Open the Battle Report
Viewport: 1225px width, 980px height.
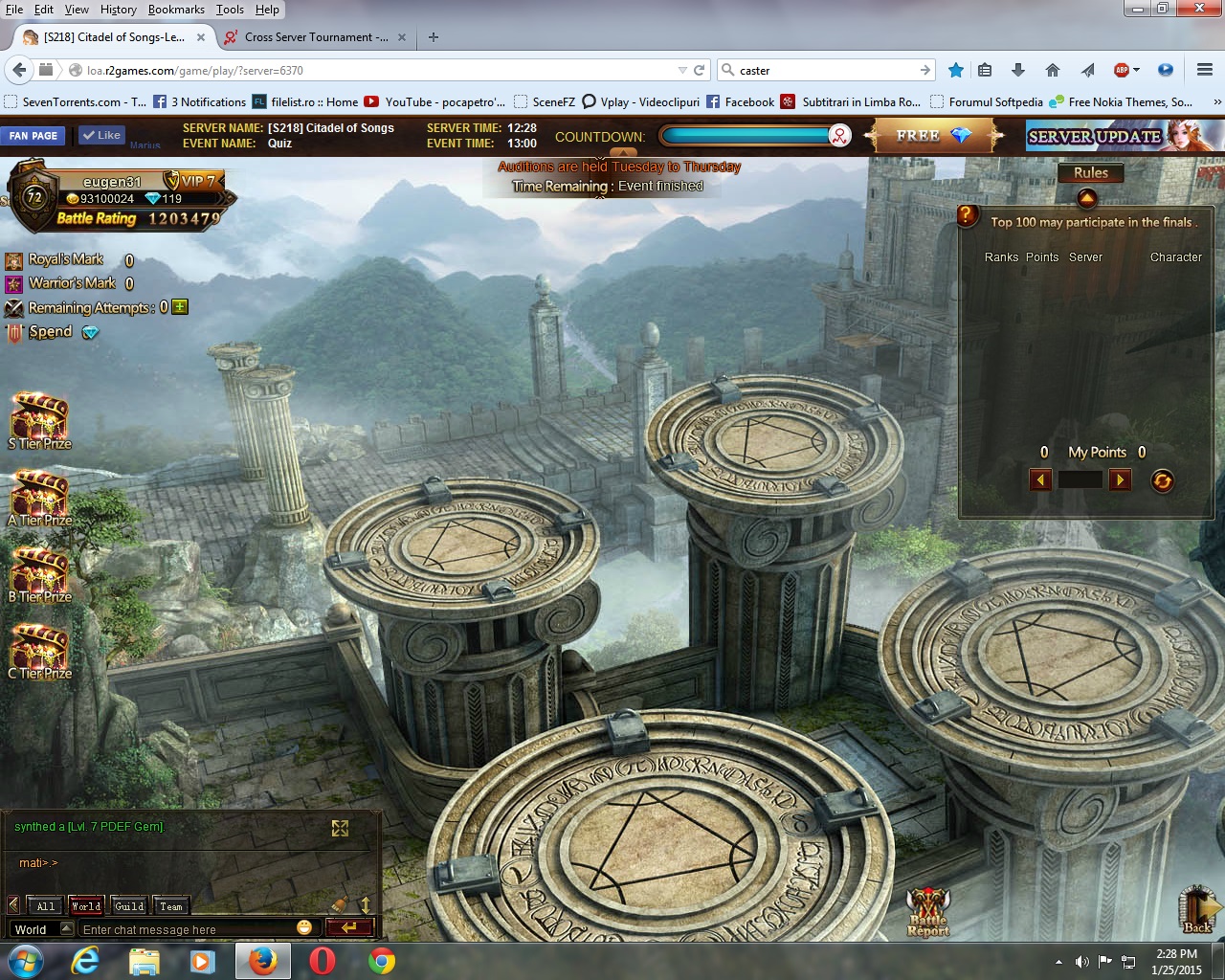click(928, 911)
